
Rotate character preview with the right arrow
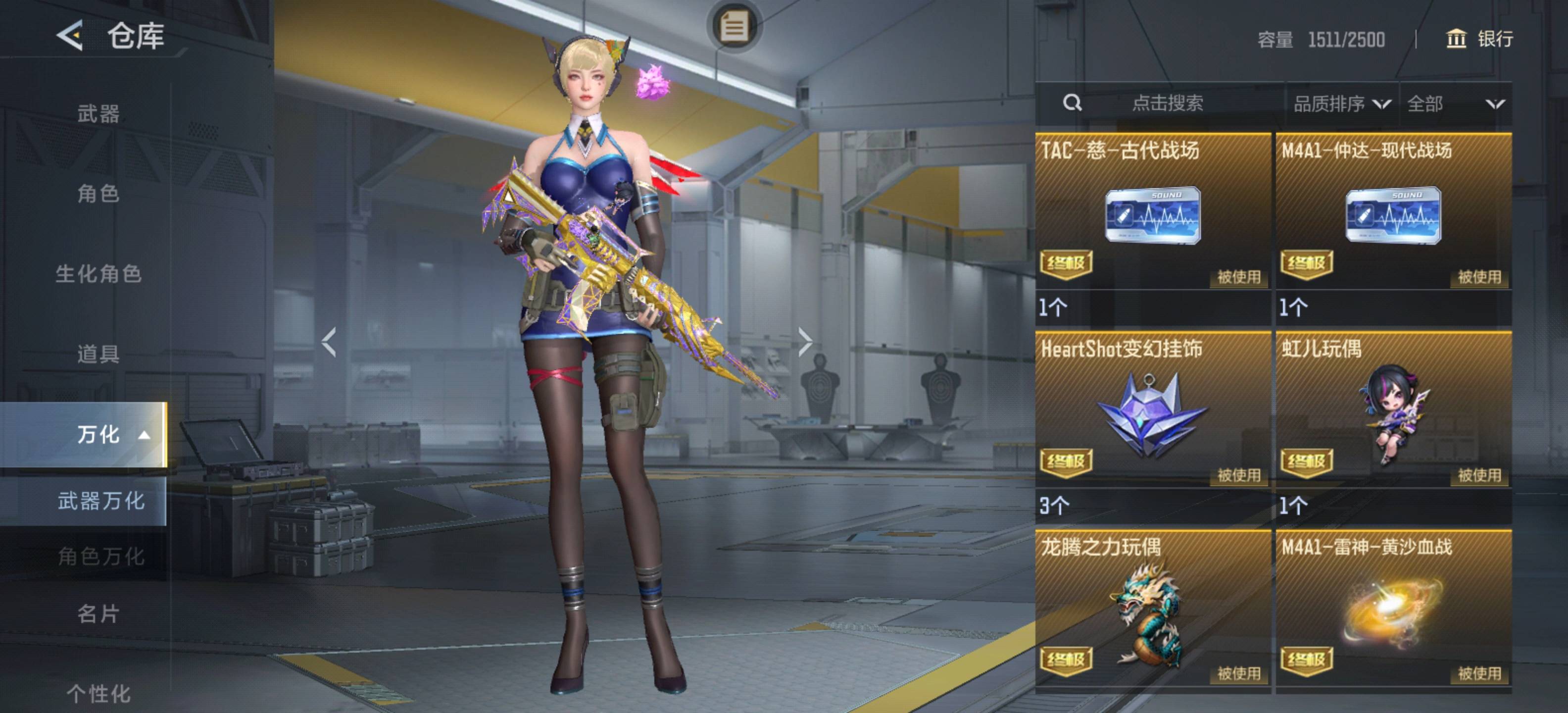click(x=805, y=342)
